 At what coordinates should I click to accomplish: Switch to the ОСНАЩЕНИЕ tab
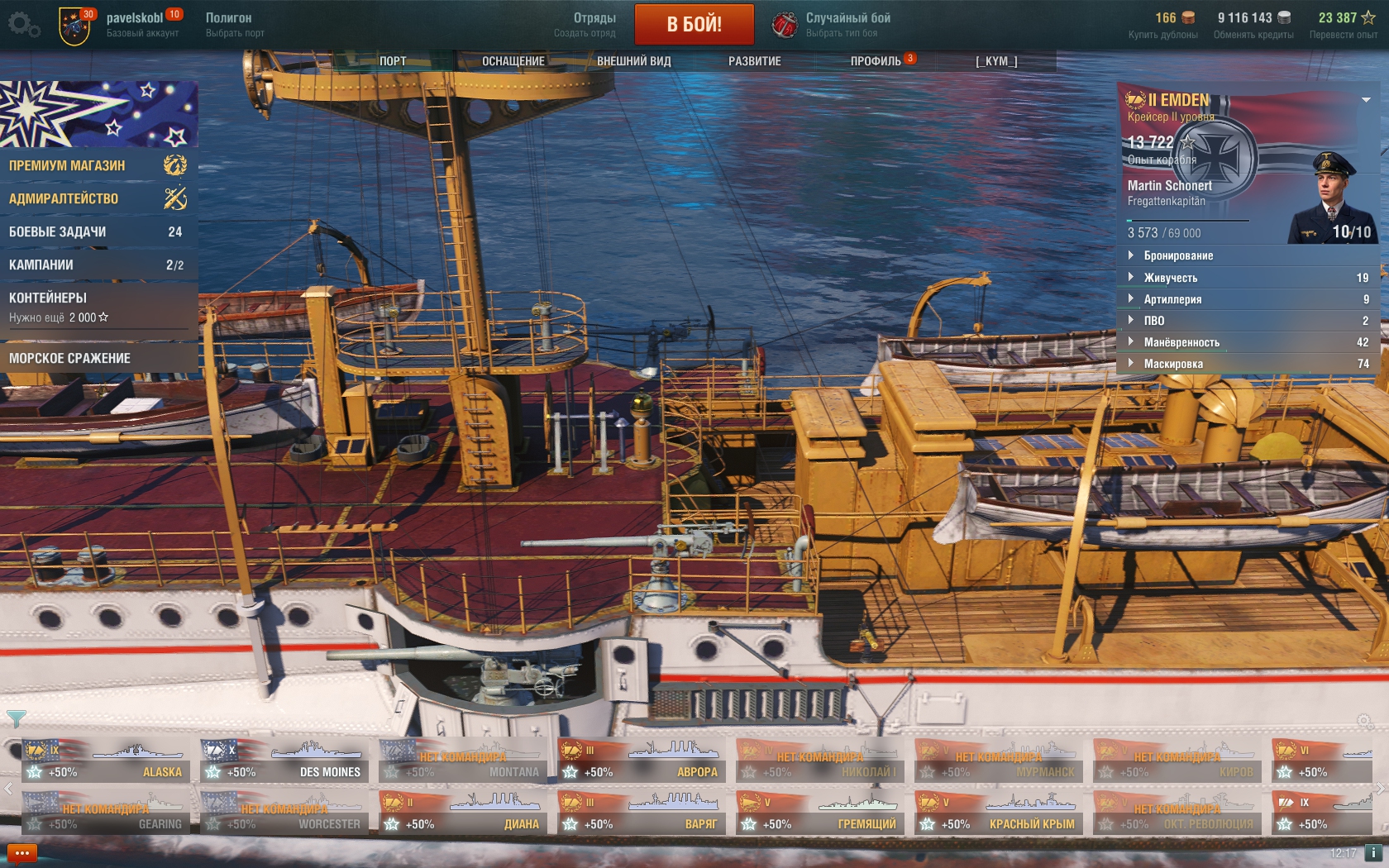click(513, 61)
